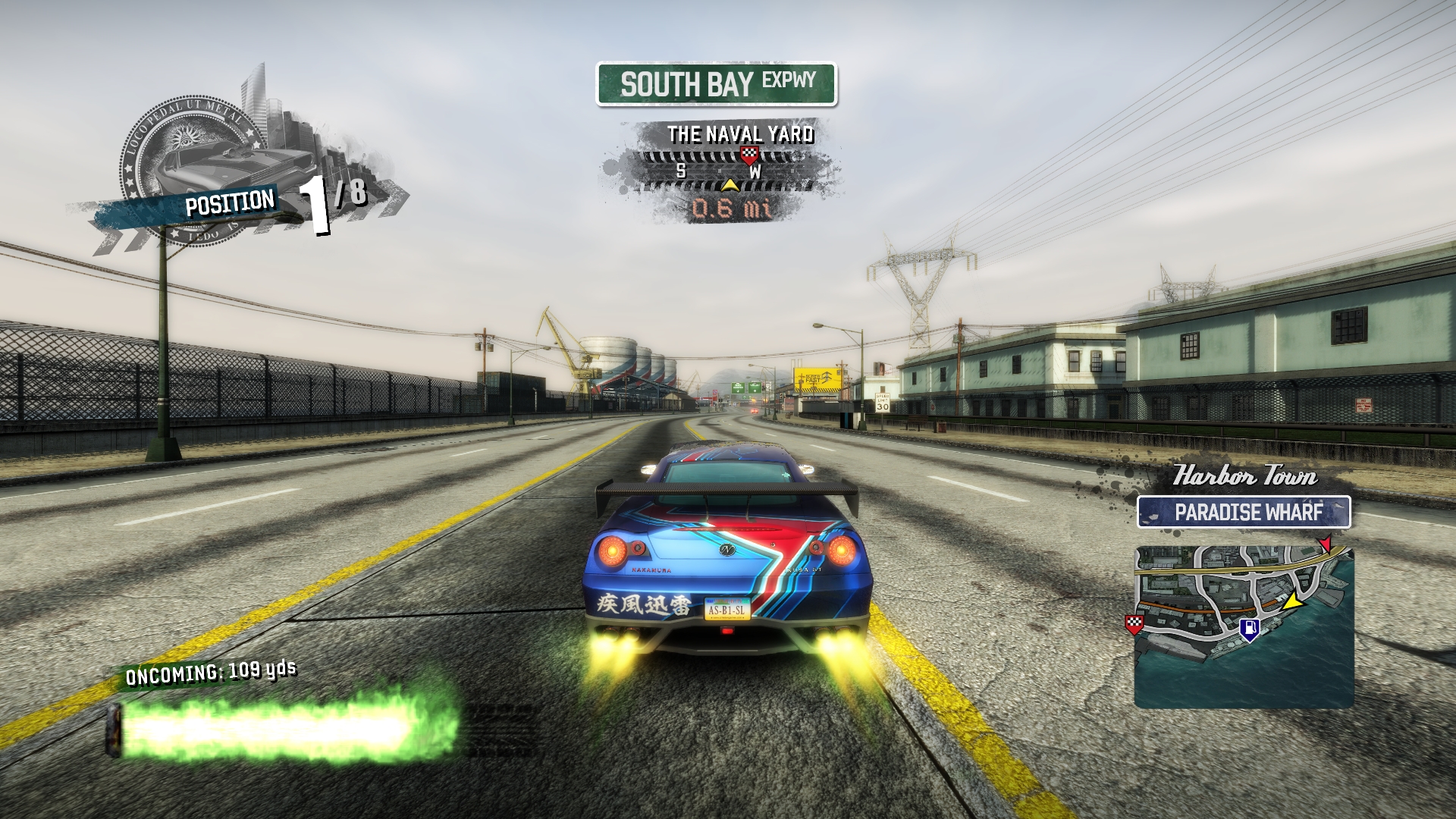The width and height of the screenshot is (1456, 819).
Task: Click the red rival marker on the minimap
Action: pyautogui.click(x=1325, y=544)
